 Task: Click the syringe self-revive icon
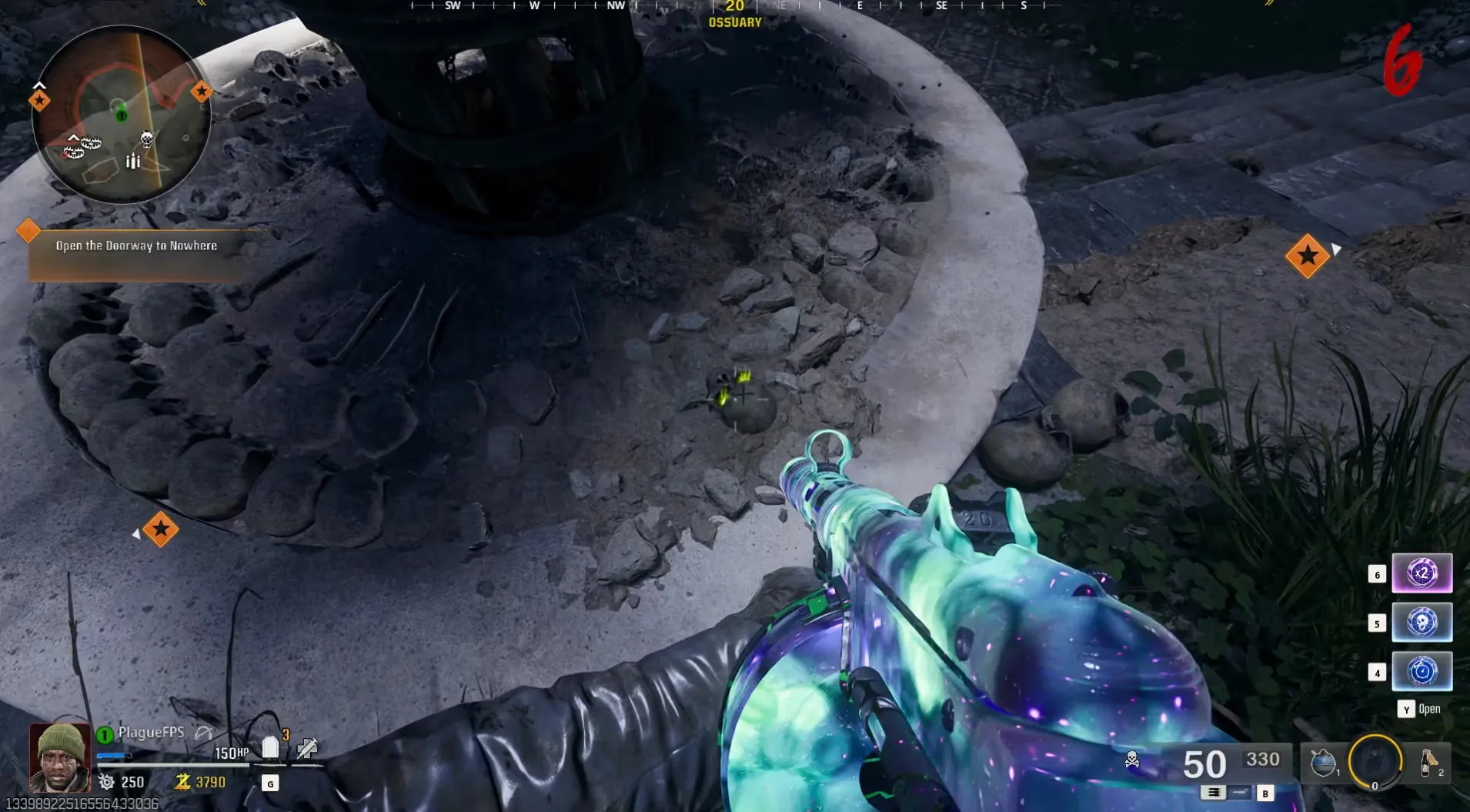307,747
